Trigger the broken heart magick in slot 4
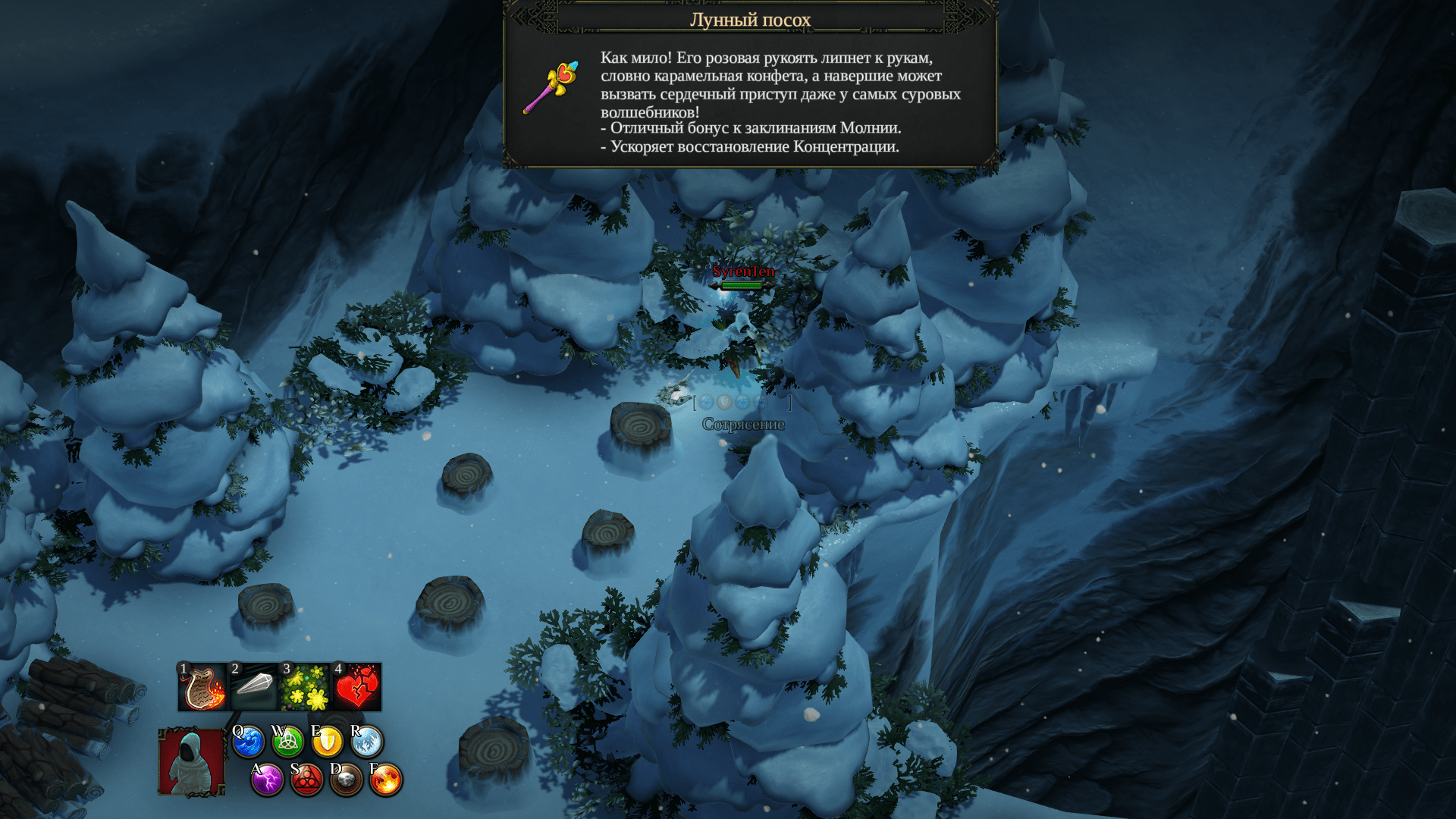 356,687
